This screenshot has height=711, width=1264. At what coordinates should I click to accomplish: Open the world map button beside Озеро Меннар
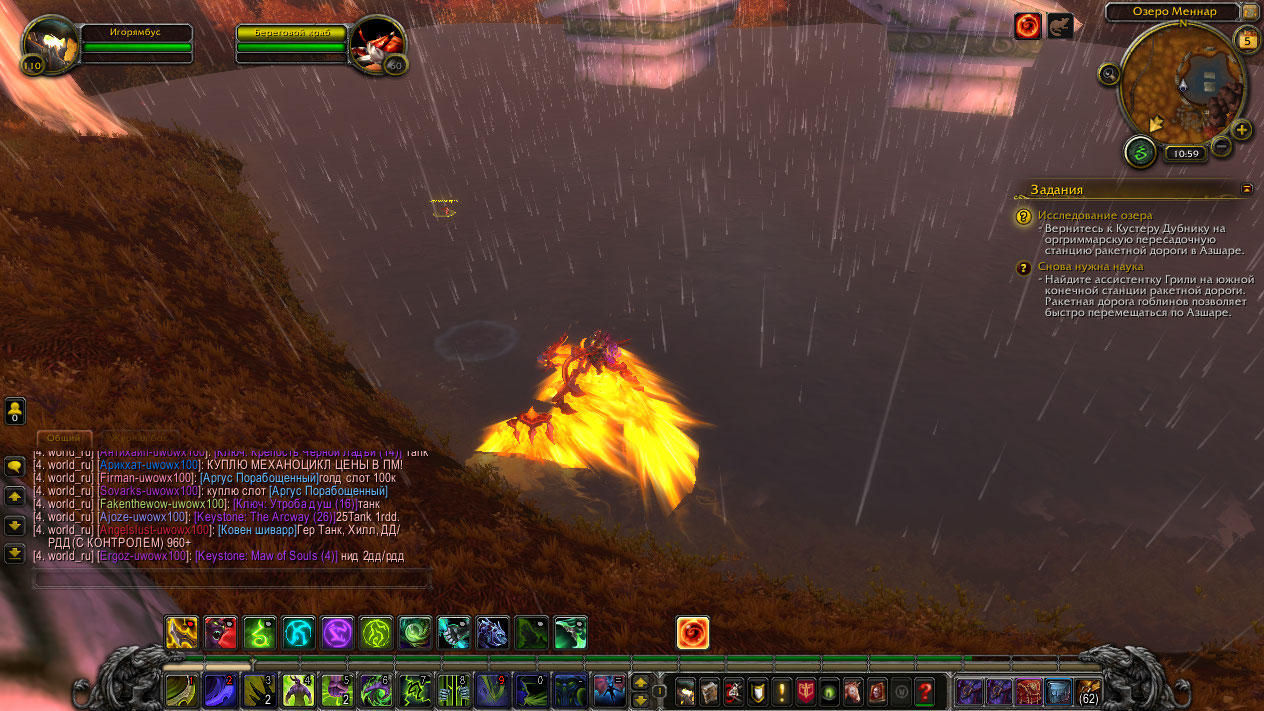click(x=1250, y=12)
